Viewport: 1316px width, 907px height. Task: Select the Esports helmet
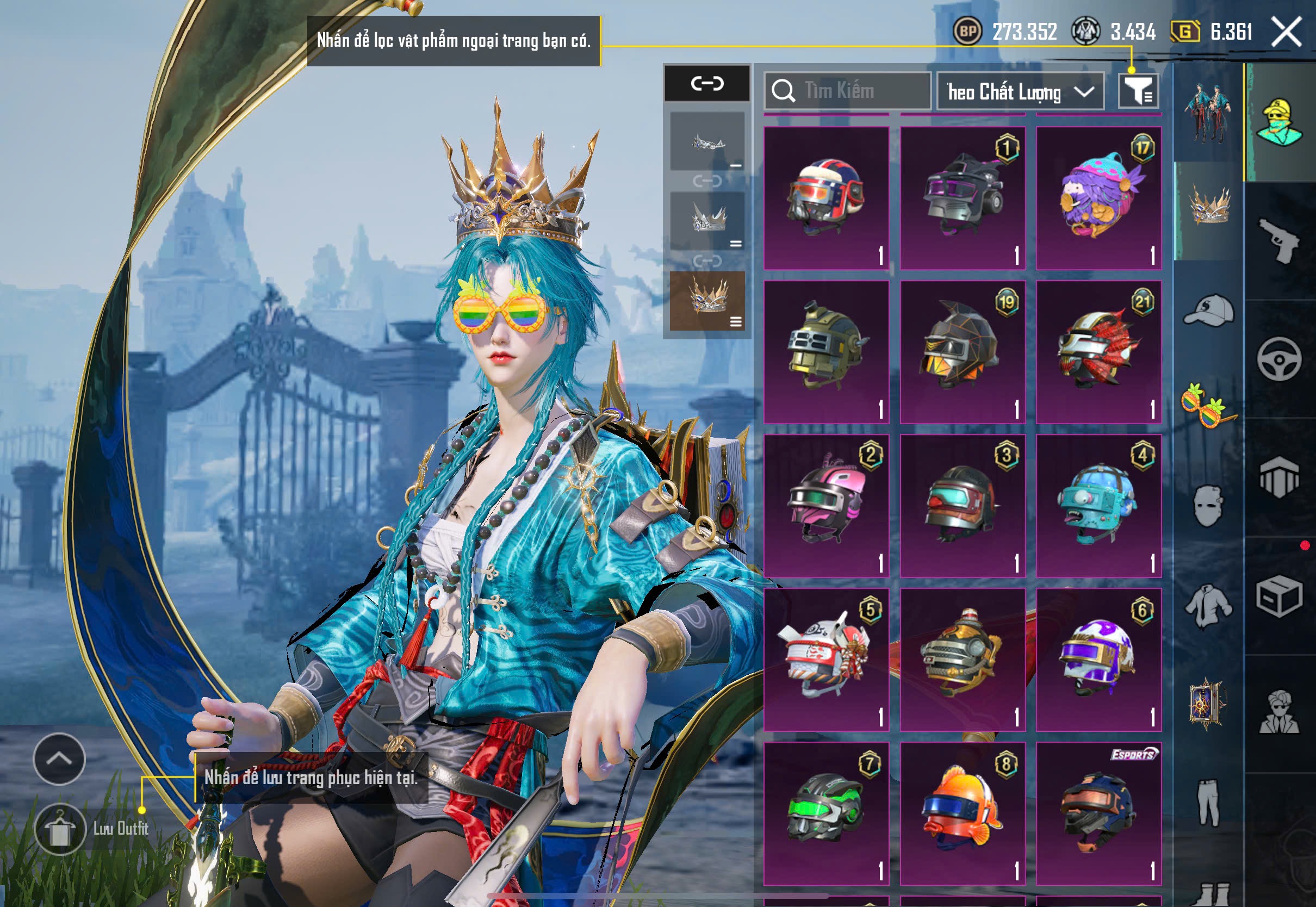tap(1098, 814)
